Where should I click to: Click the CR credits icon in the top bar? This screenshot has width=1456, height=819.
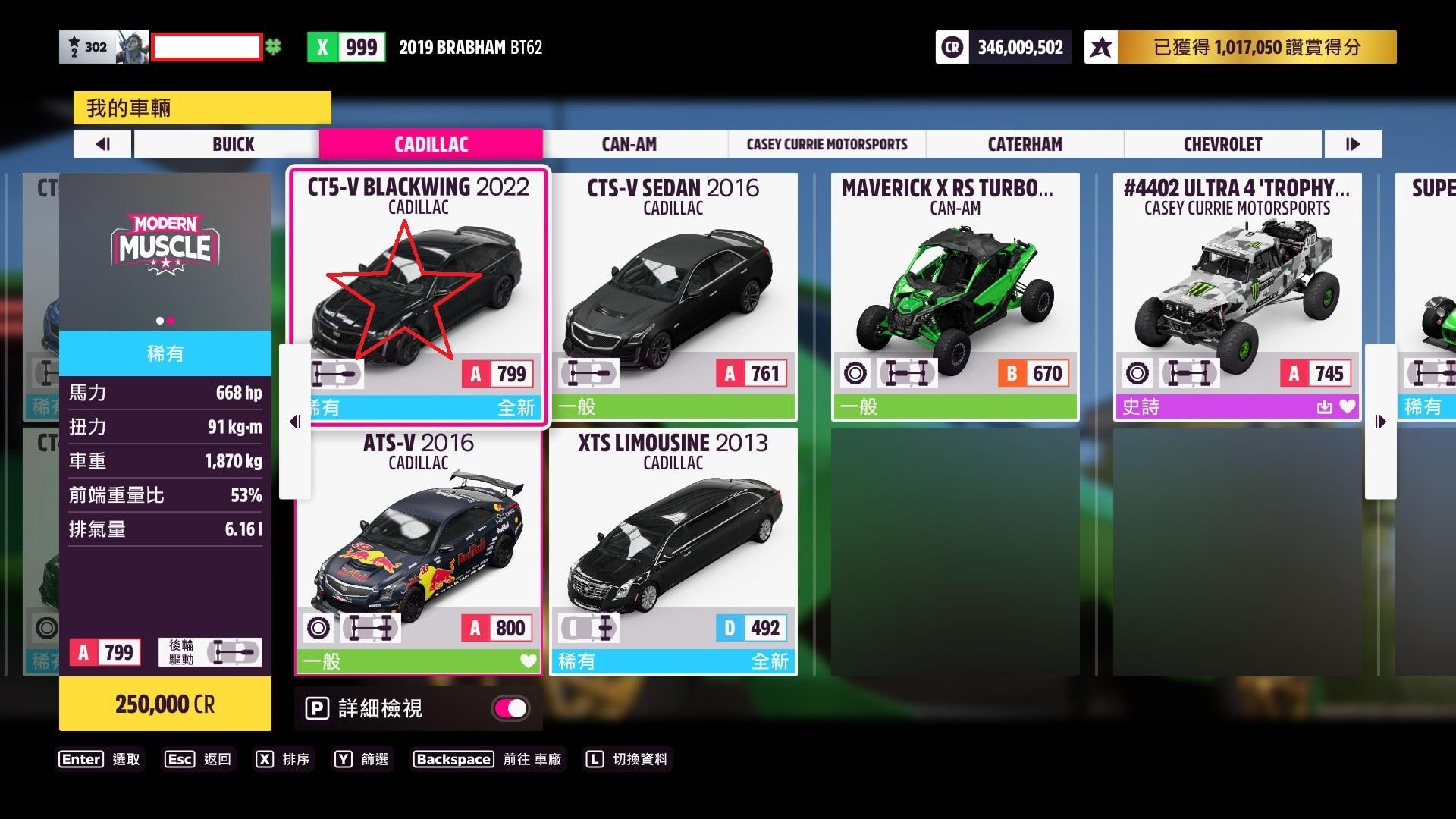click(x=952, y=46)
